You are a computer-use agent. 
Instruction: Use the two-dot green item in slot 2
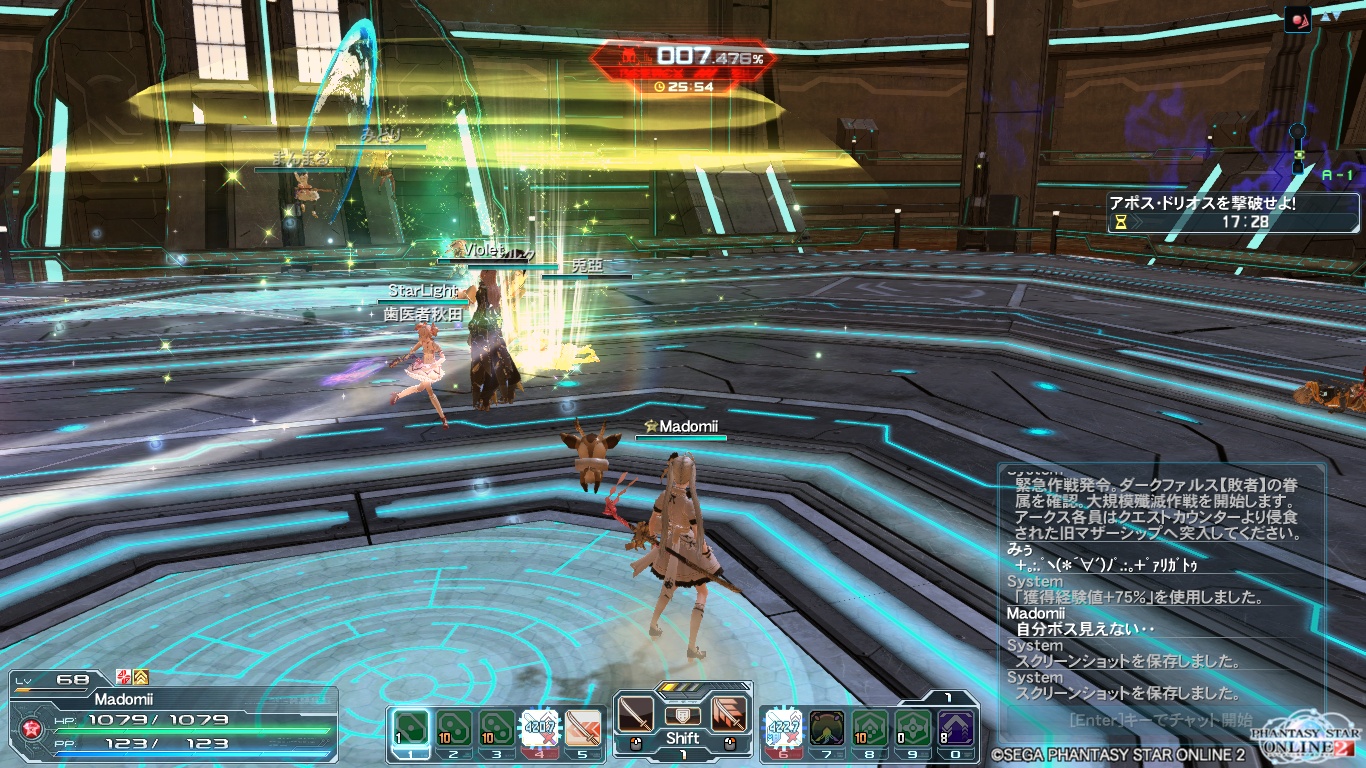coord(454,727)
